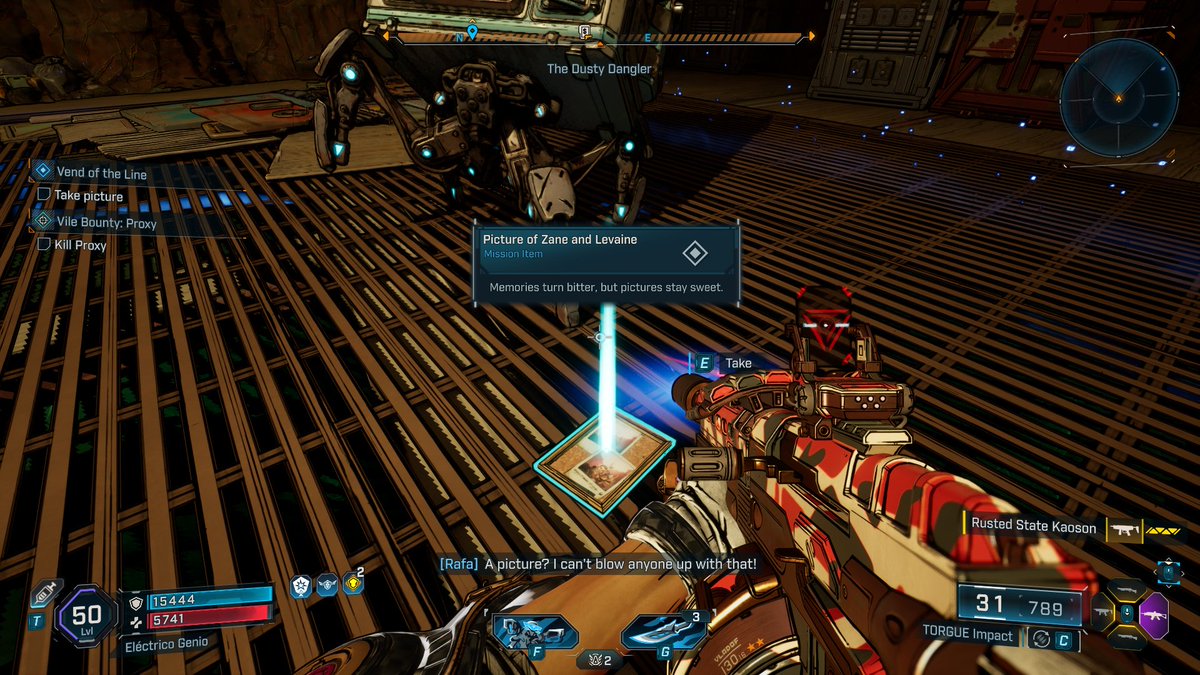This screenshot has height=675, width=1200.
Task: Use the repair kit syringe icon
Action: click(x=43, y=593)
